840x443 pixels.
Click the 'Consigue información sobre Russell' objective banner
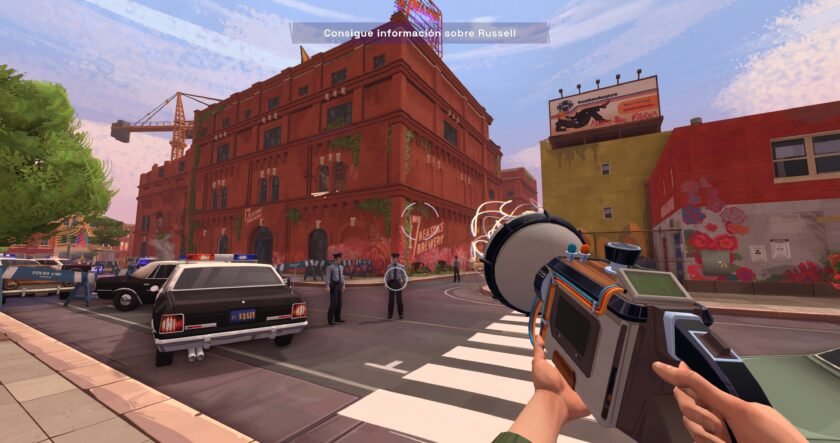click(x=420, y=33)
